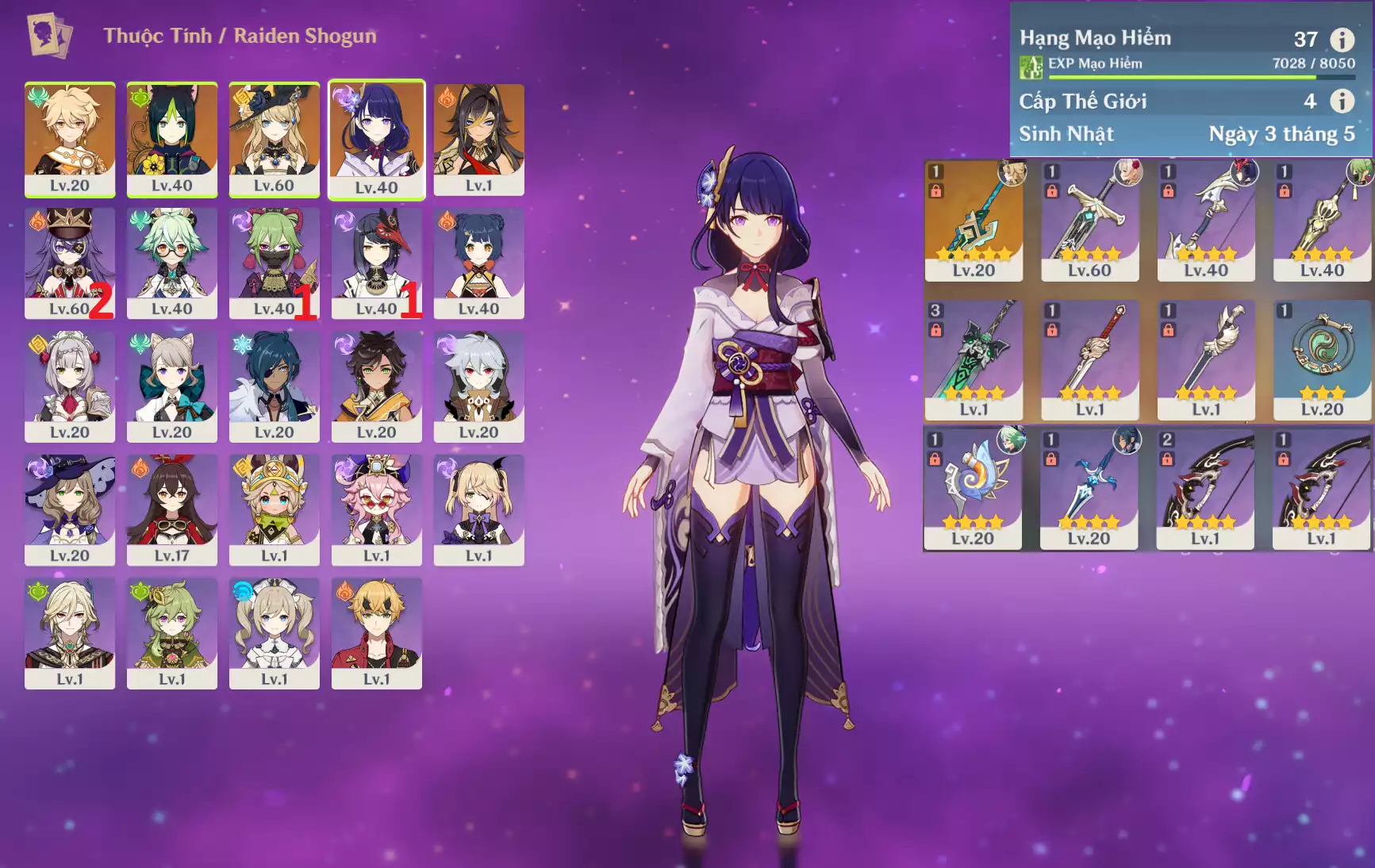The width and height of the screenshot is (1375, 868).
Task: Select the Raiden Shogun portrait
Action: [x=377, y=139]
